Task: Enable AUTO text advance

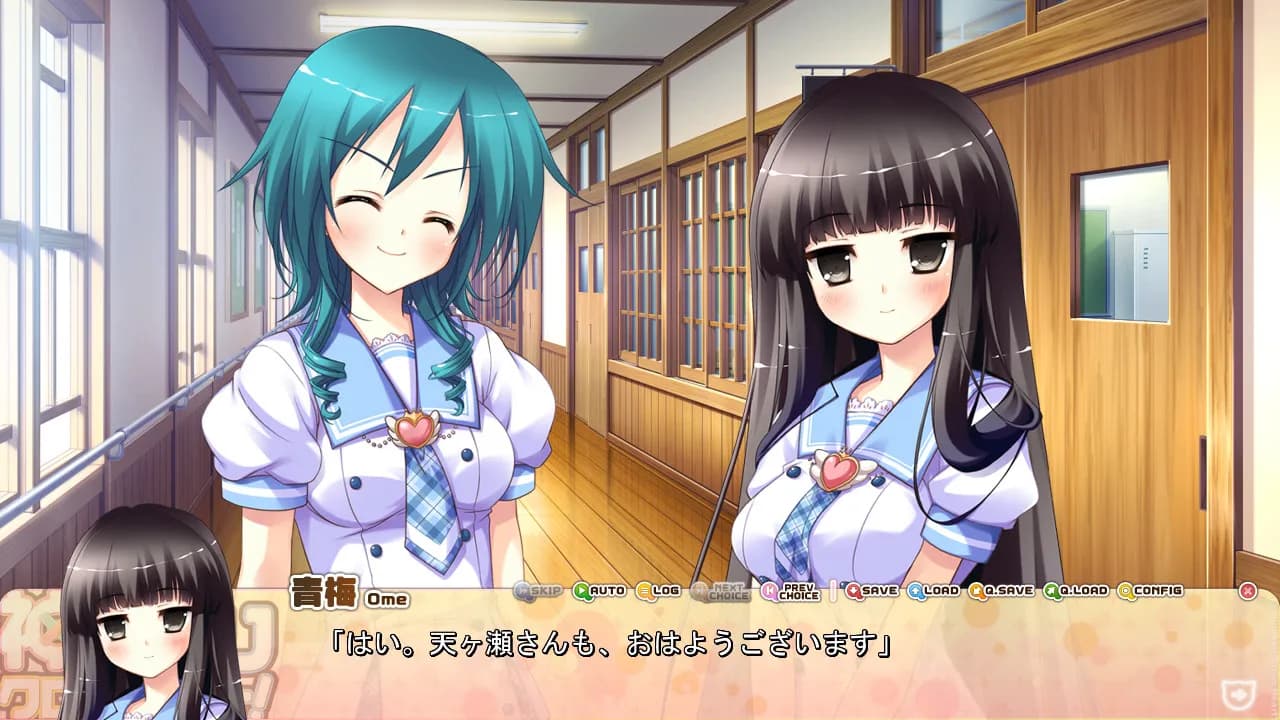Action: (599, 591)
